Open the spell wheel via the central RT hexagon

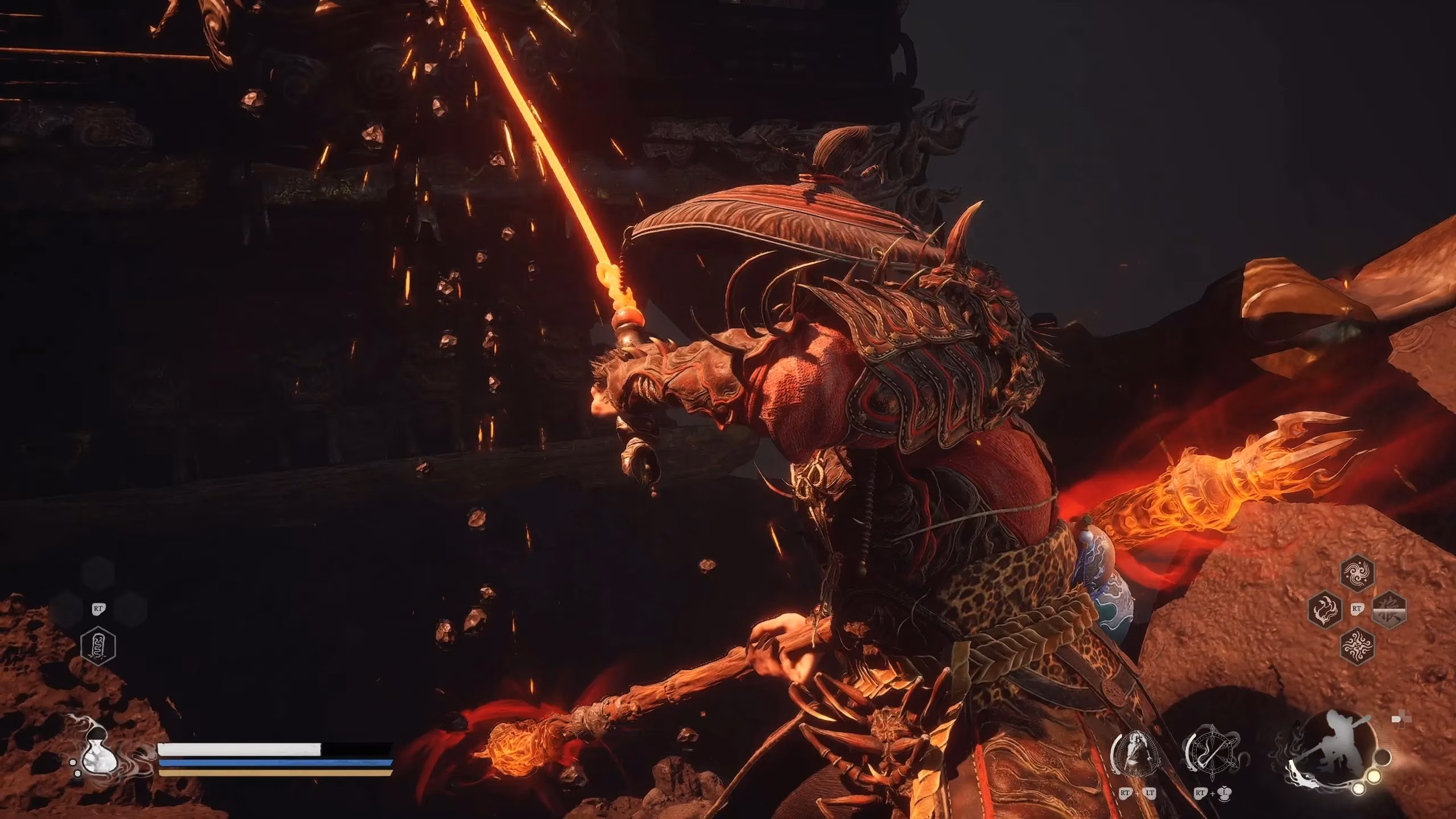click(1356, 609)
